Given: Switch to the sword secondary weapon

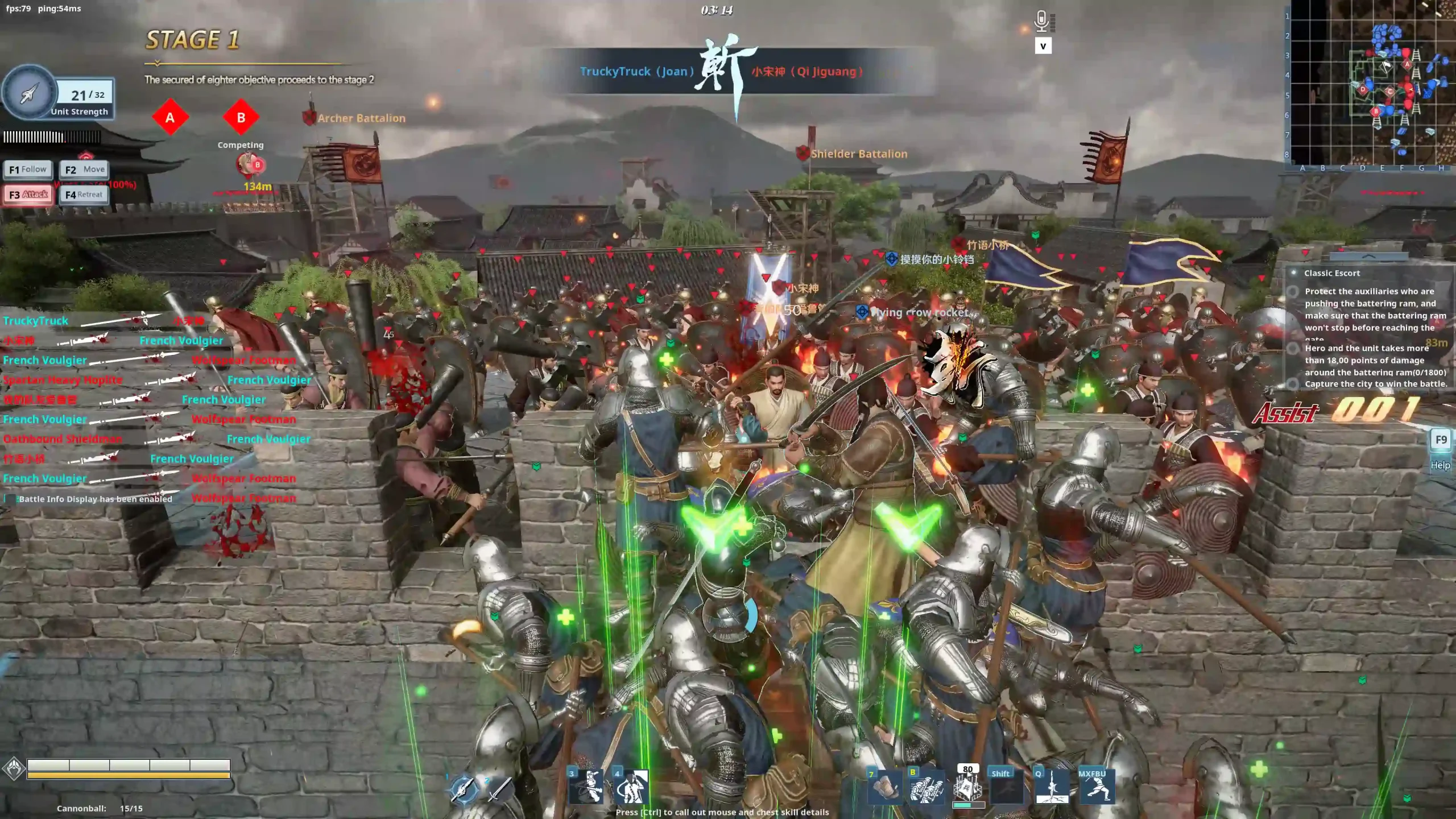Looking at the screenshot, I should 499,789.
